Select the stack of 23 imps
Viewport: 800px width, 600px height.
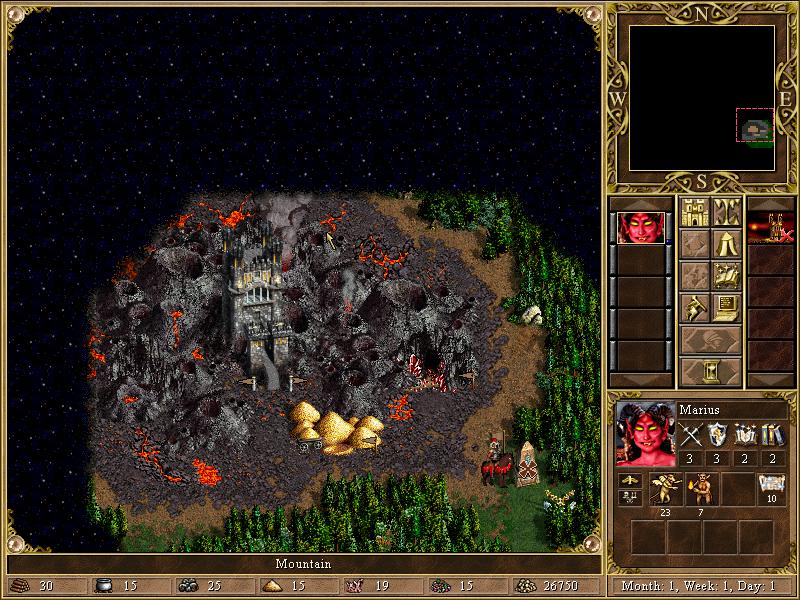tap(665, 489)
